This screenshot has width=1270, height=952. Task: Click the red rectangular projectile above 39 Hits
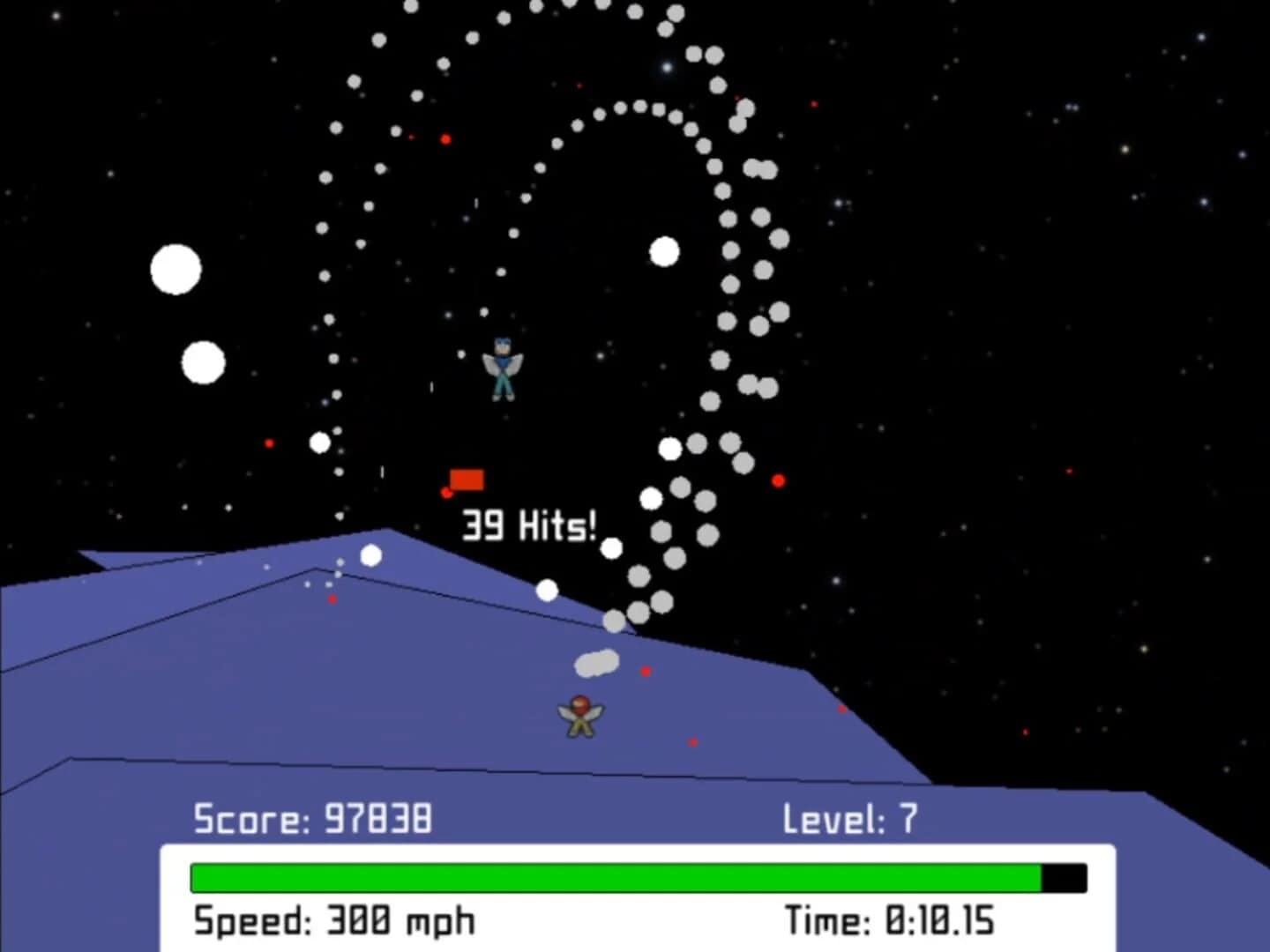point(467,479)
